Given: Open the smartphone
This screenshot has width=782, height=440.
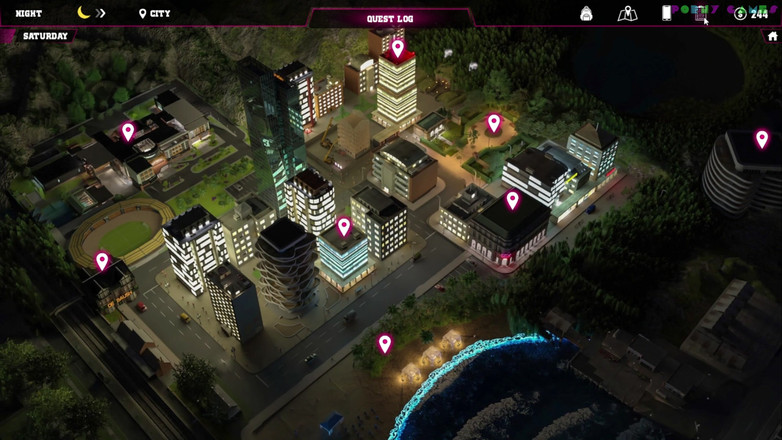Looking at the screenshot, I should 666,13.
